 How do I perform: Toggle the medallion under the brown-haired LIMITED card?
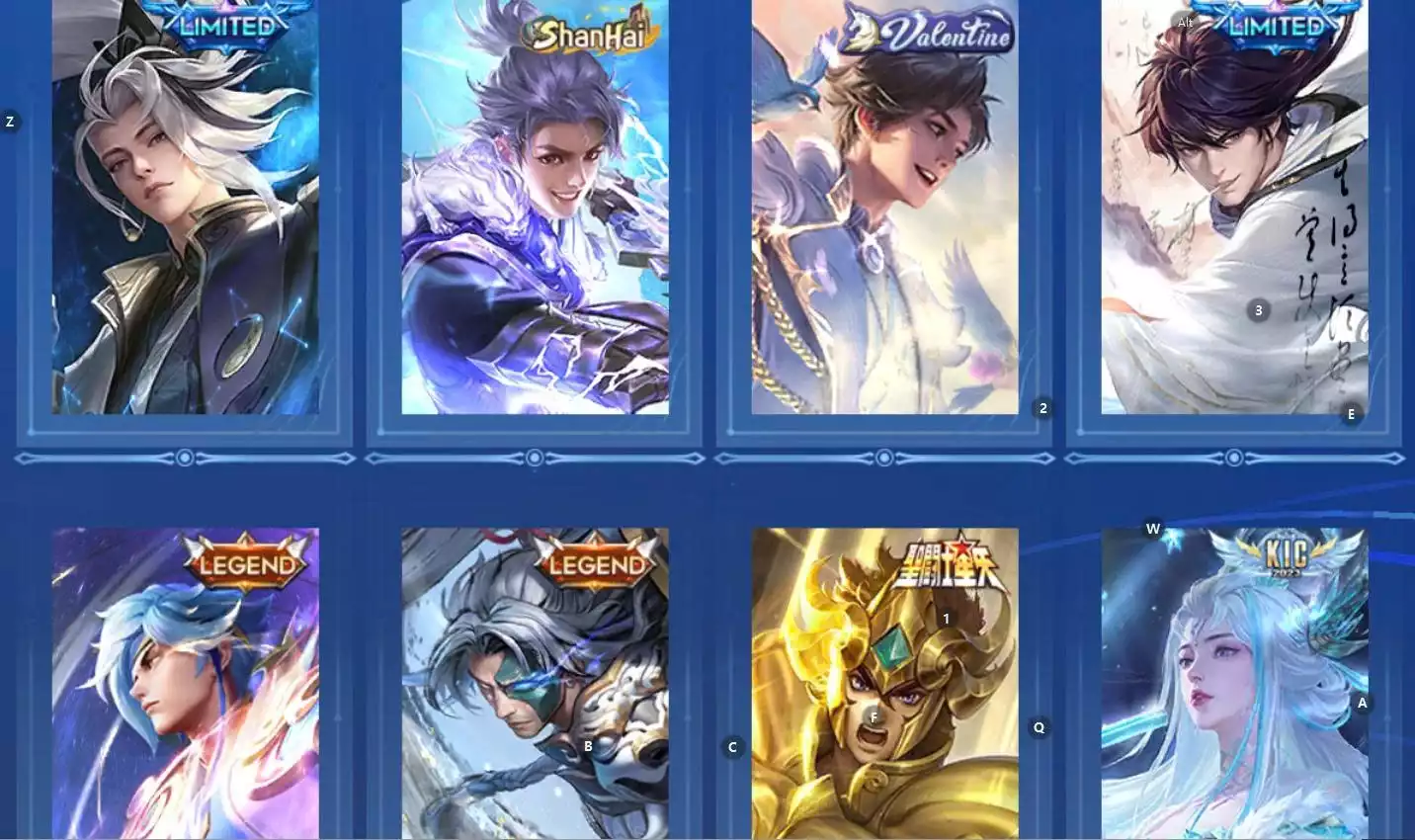coord(1233,458)
